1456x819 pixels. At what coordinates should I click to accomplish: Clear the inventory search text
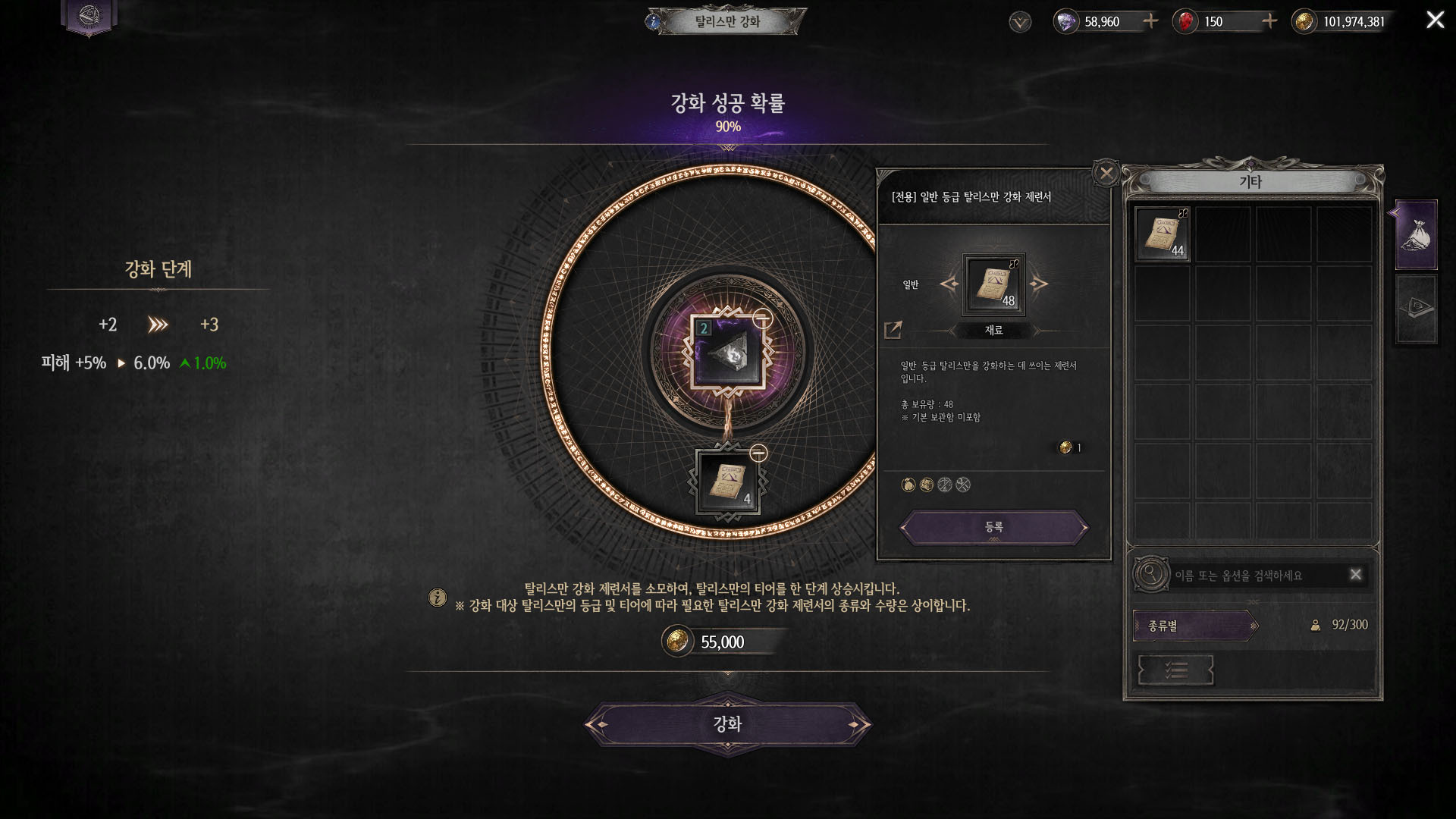[x=1356, y=575]
